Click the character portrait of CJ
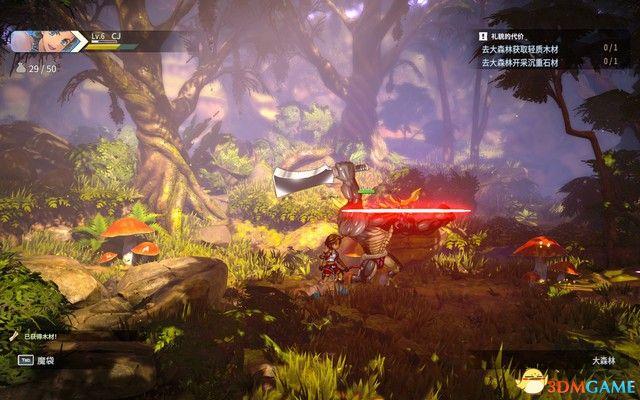This screenshot has height=400, width=640. coord(38,41)
